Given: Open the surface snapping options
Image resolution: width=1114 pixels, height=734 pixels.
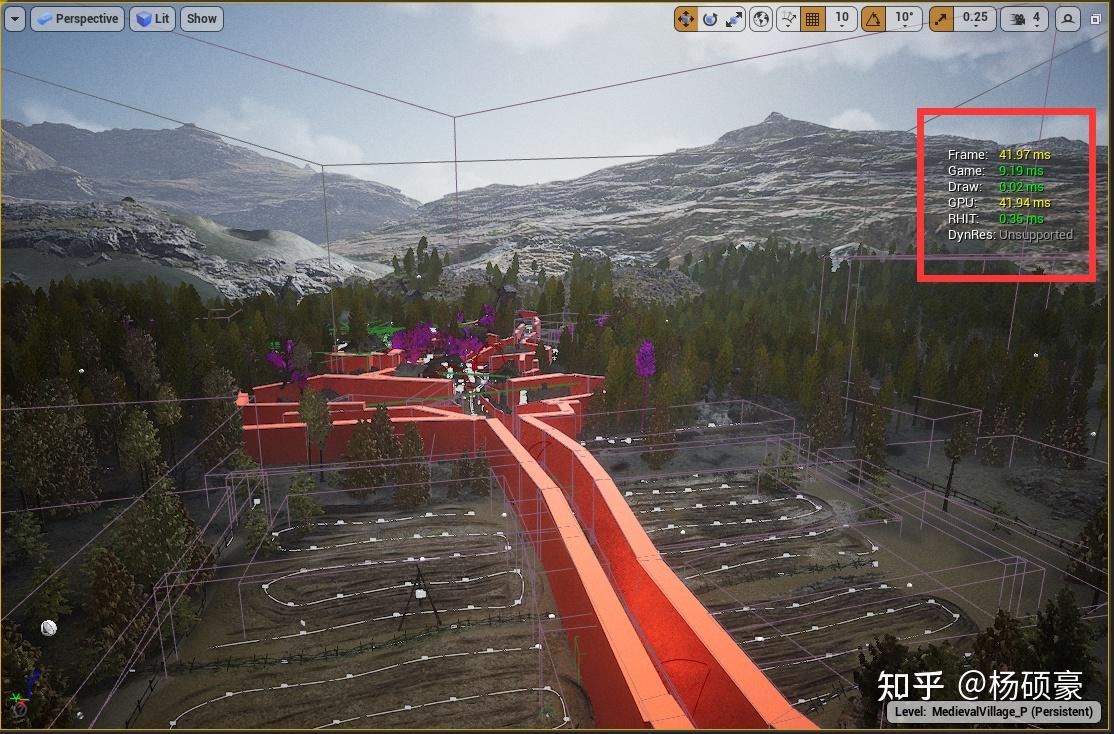Looking at the screenshot, I should click(x=787, y=18).
